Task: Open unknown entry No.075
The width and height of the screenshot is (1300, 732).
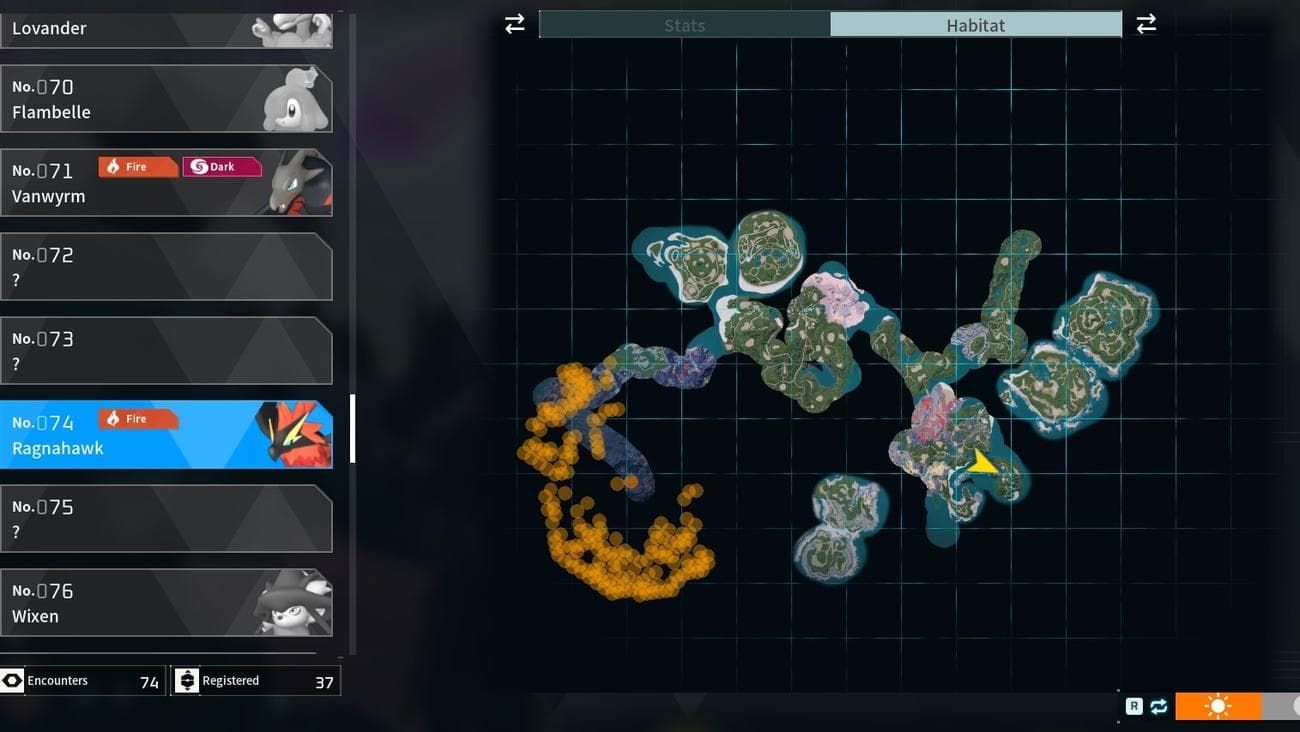Action: pyautogui.click(x=166, y=519)
